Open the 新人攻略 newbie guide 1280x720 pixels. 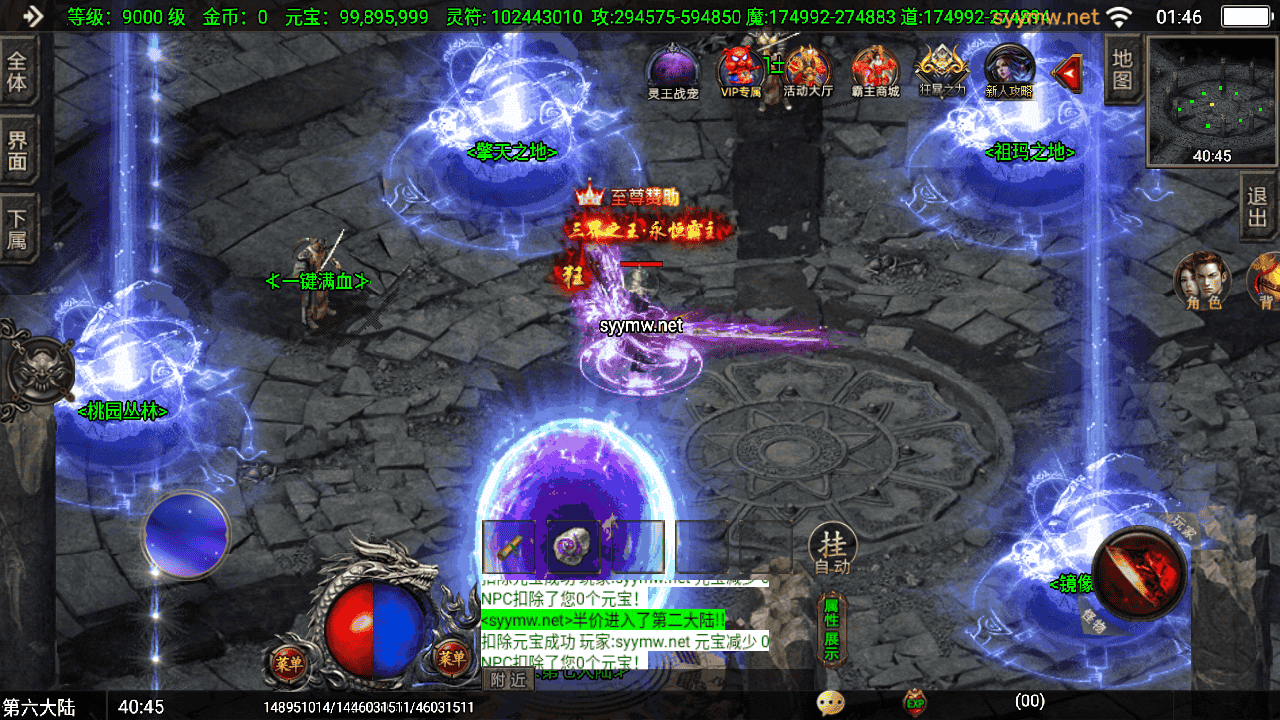pos(1009,71)
